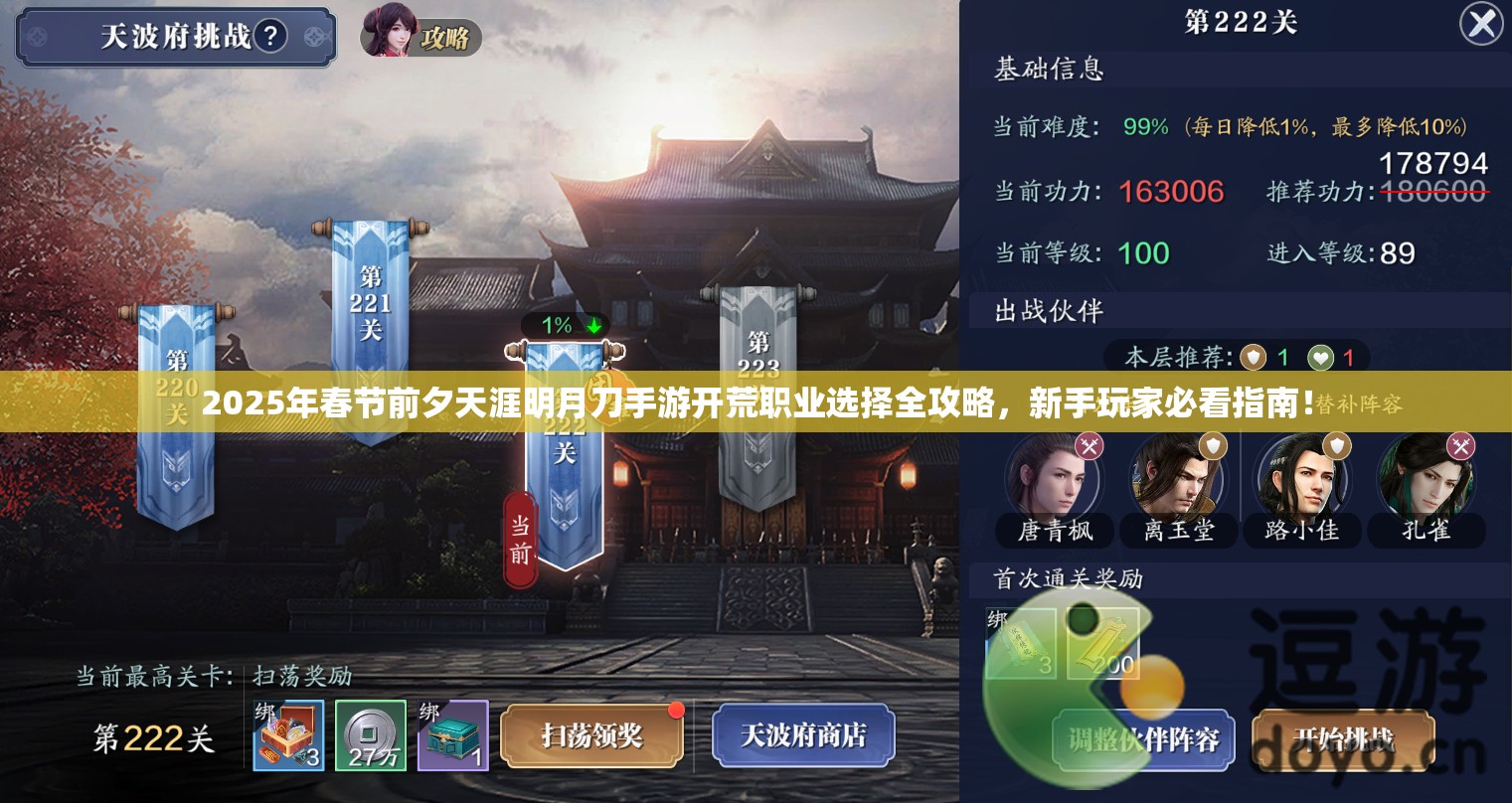This screenshot has width=1512, height=803.
Task: Deselect 唐青枫 using the X toggle
Action: [x=1090, y=446]
